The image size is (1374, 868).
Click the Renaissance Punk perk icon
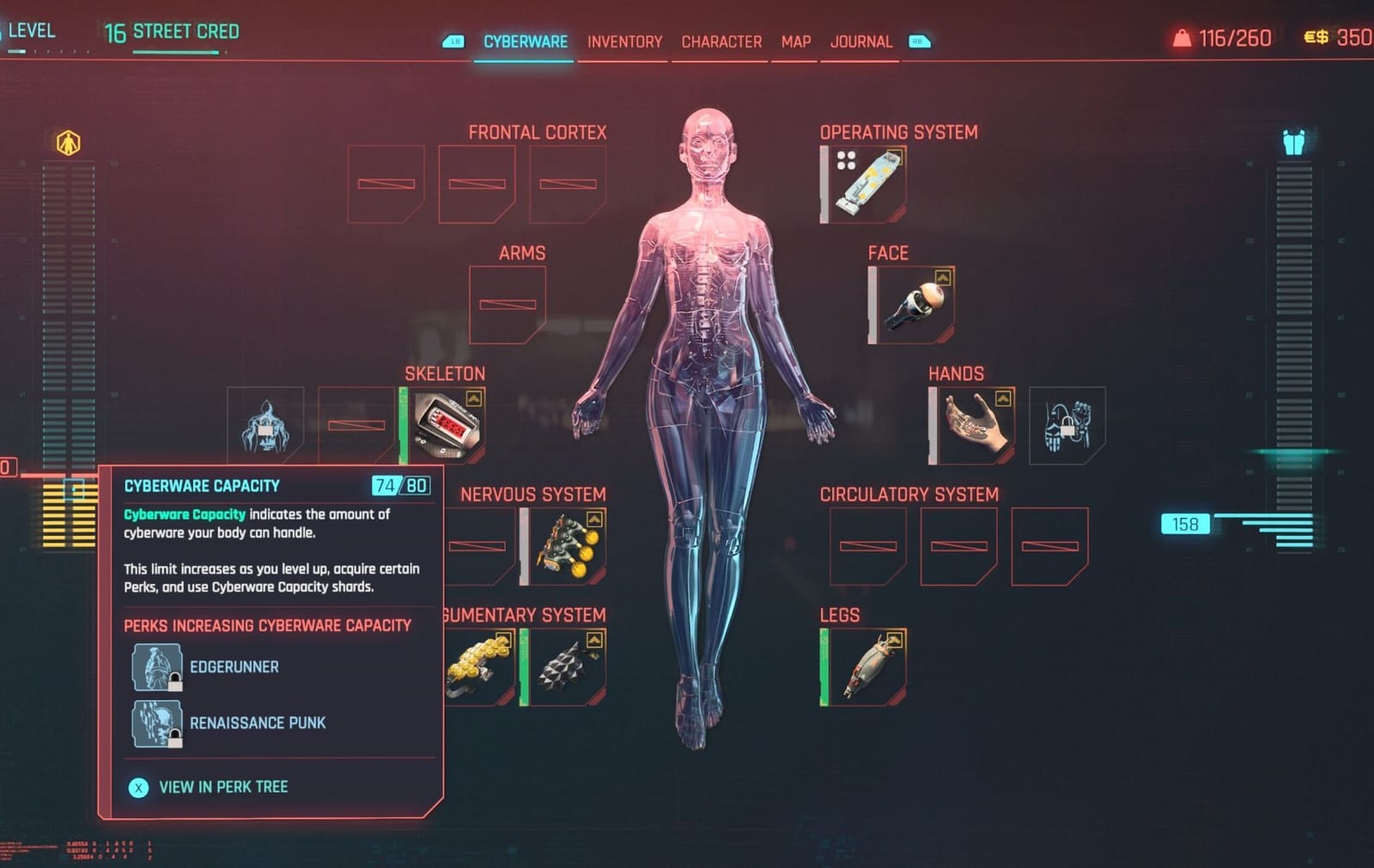tap(156, 722)
